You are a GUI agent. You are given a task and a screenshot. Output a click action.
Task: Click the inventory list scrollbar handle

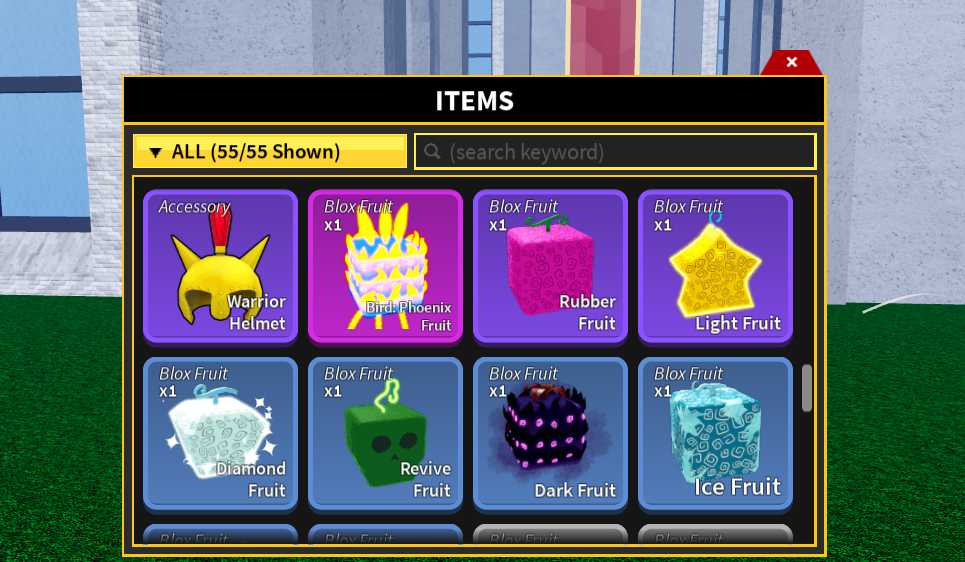[807, 388]
